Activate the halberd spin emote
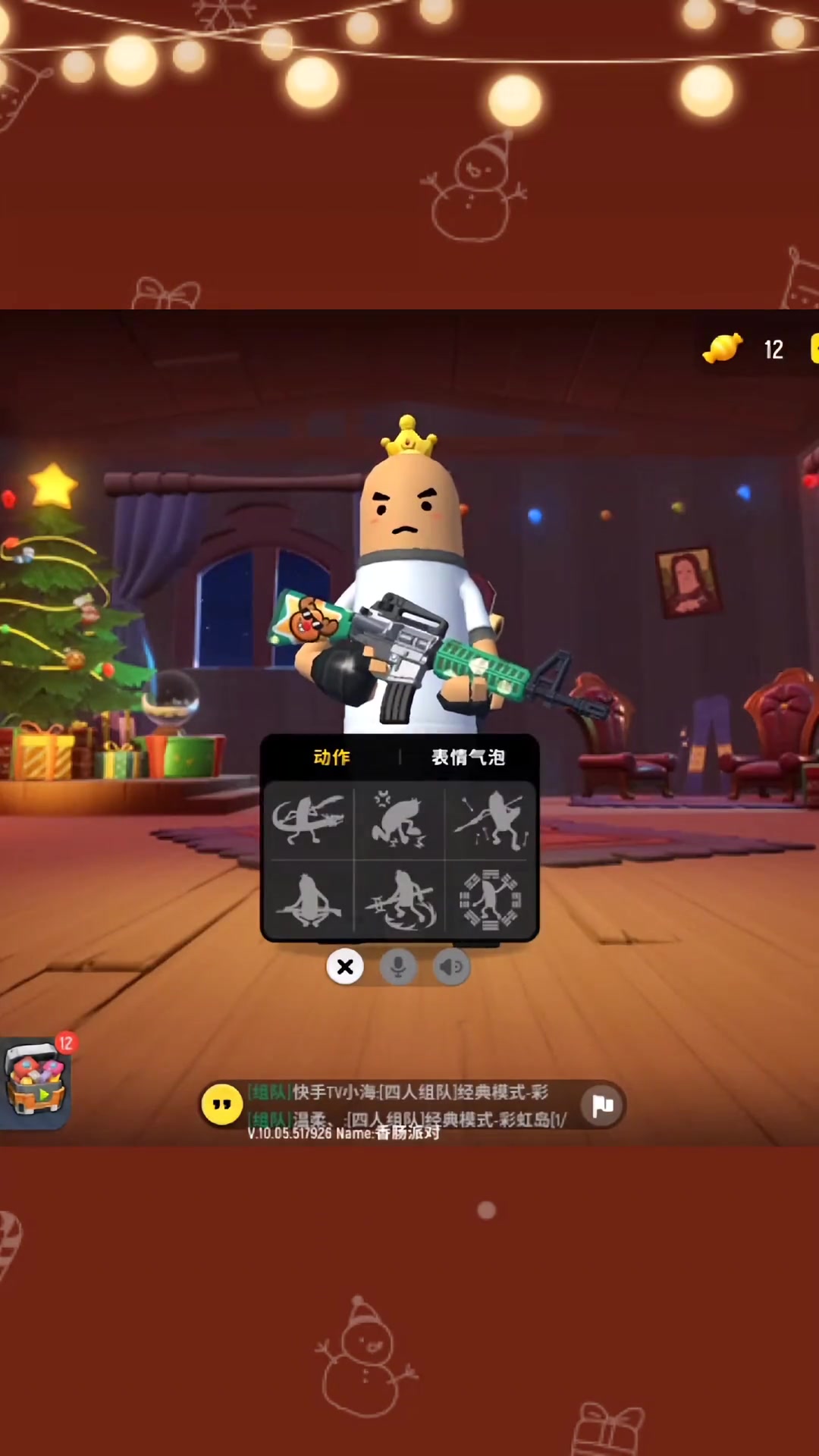819x1456 pixels. (399, 900)
